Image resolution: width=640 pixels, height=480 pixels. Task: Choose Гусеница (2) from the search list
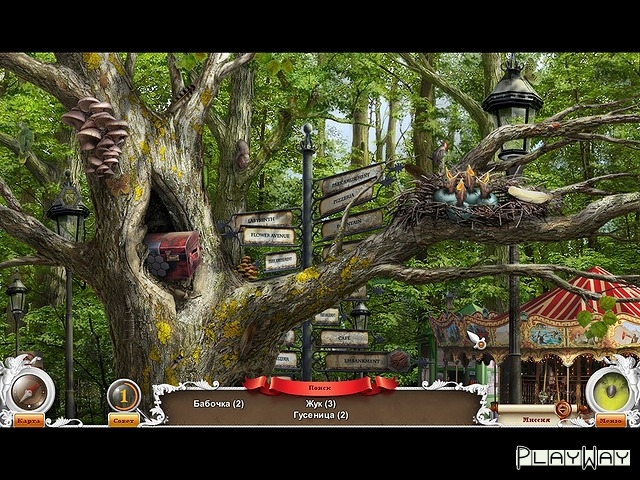point(321,415)
